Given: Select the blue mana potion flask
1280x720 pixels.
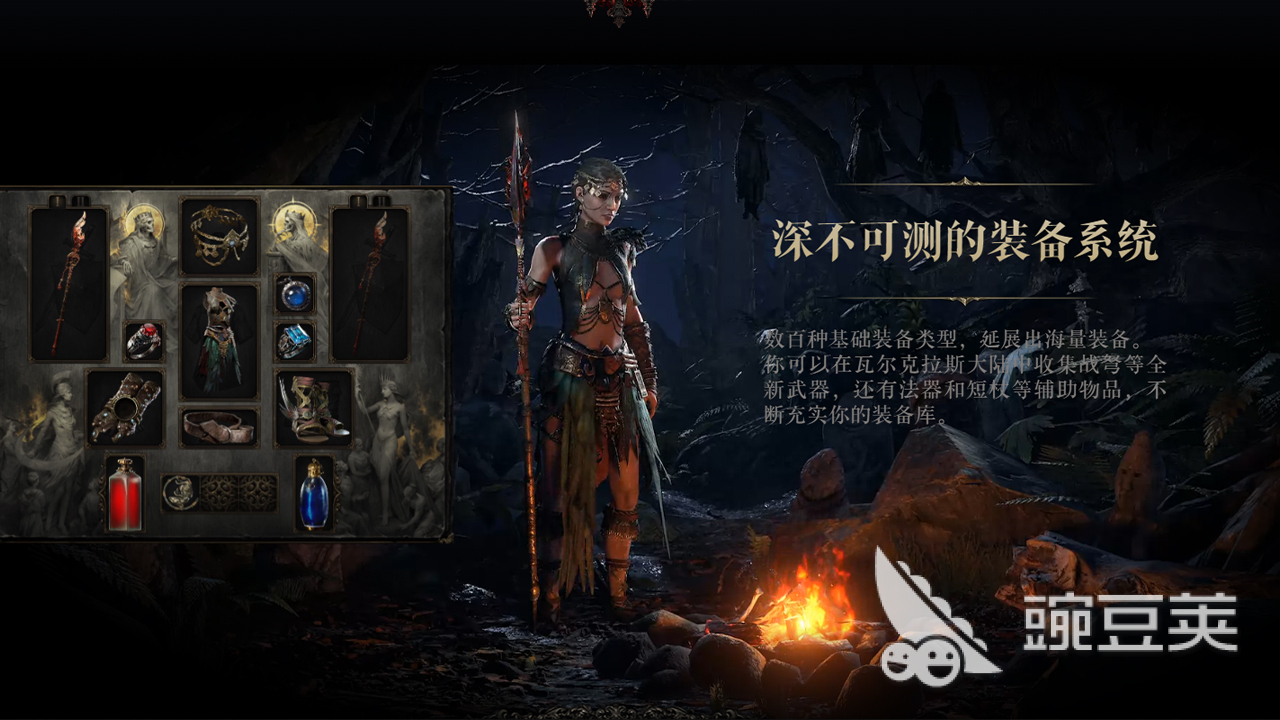Looking at the screenshot, I should click(314, 497).
